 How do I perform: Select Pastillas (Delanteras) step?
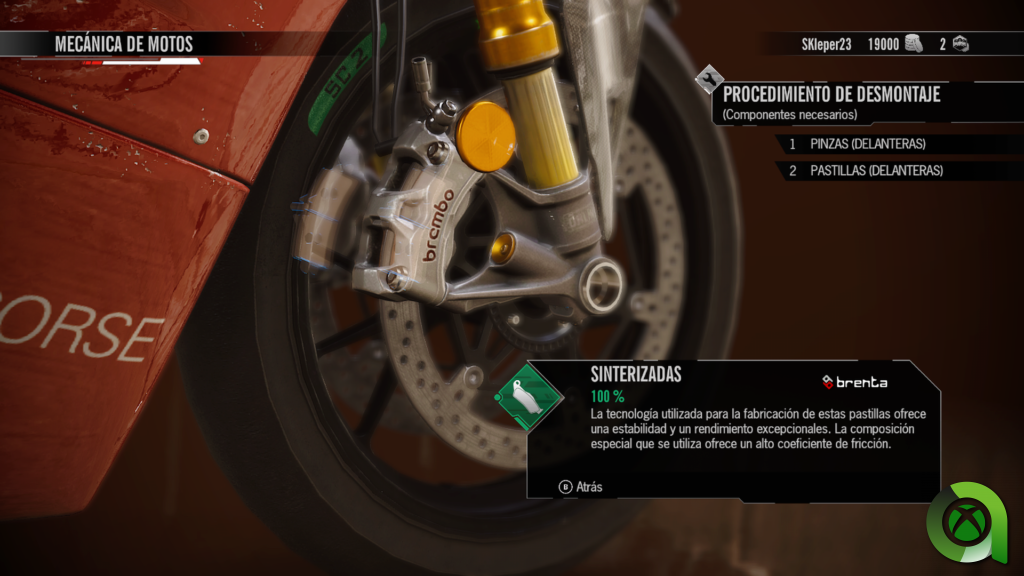pos(876,171)
